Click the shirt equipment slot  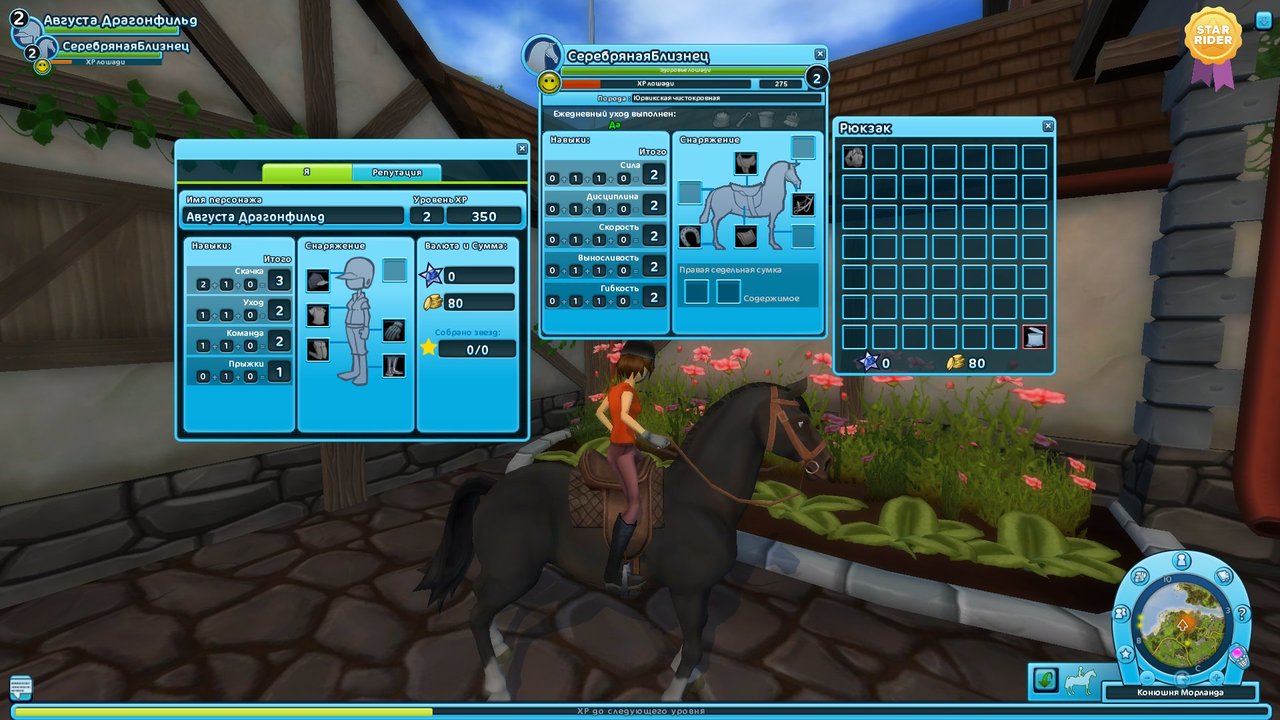click(x=318, y=315)
